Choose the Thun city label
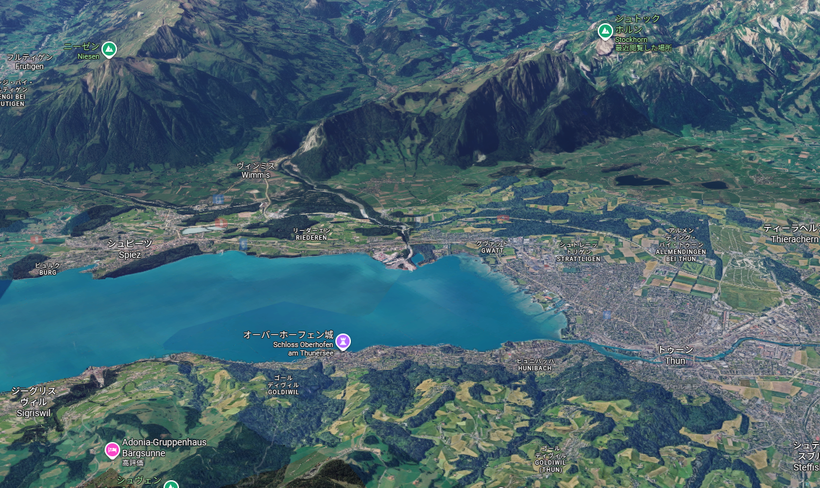The height and width of the screenshot is (488, 820). [x=675, y=355]
